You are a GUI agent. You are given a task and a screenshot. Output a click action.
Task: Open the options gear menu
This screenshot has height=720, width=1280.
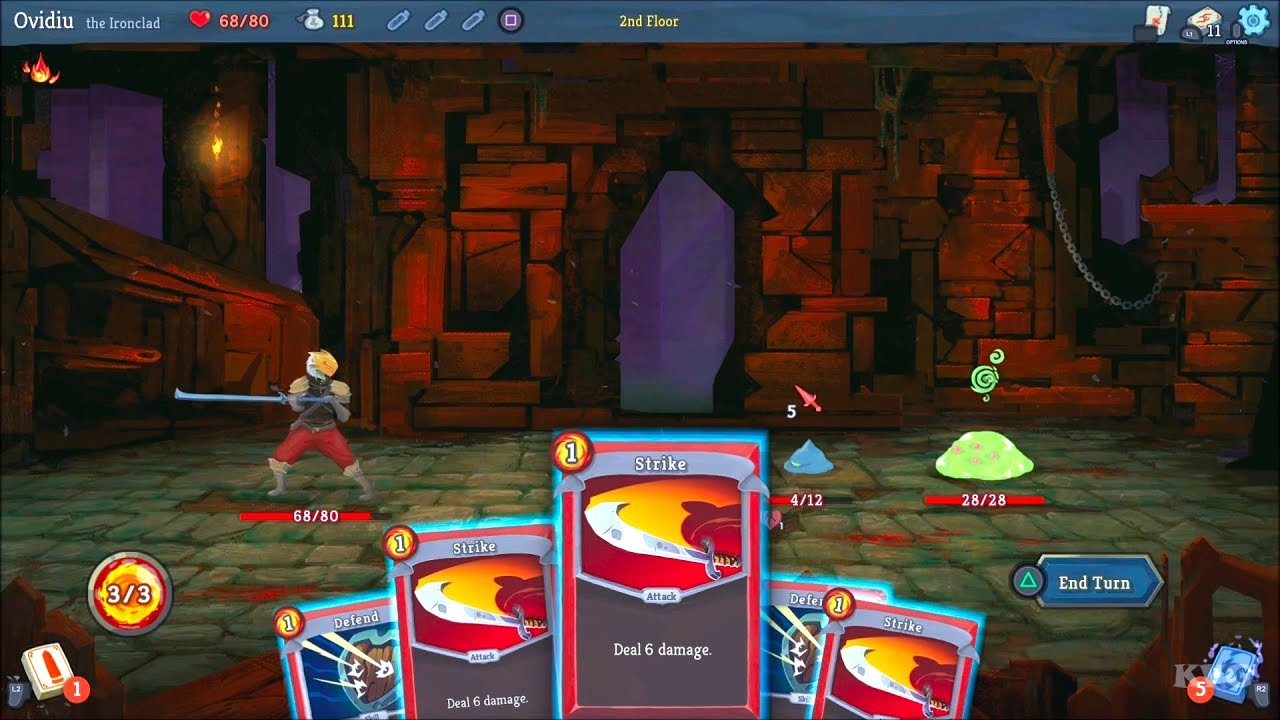[1252, 16]
